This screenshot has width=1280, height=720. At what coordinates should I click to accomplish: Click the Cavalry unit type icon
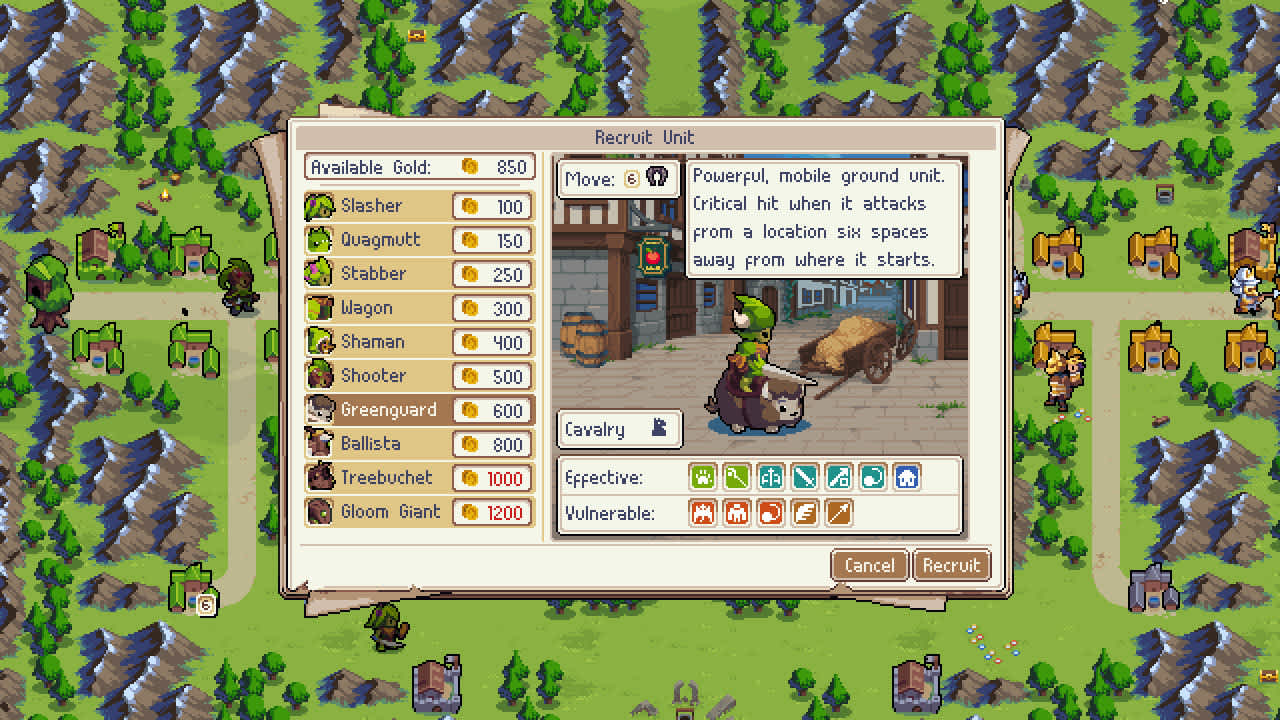coord(657,429)
